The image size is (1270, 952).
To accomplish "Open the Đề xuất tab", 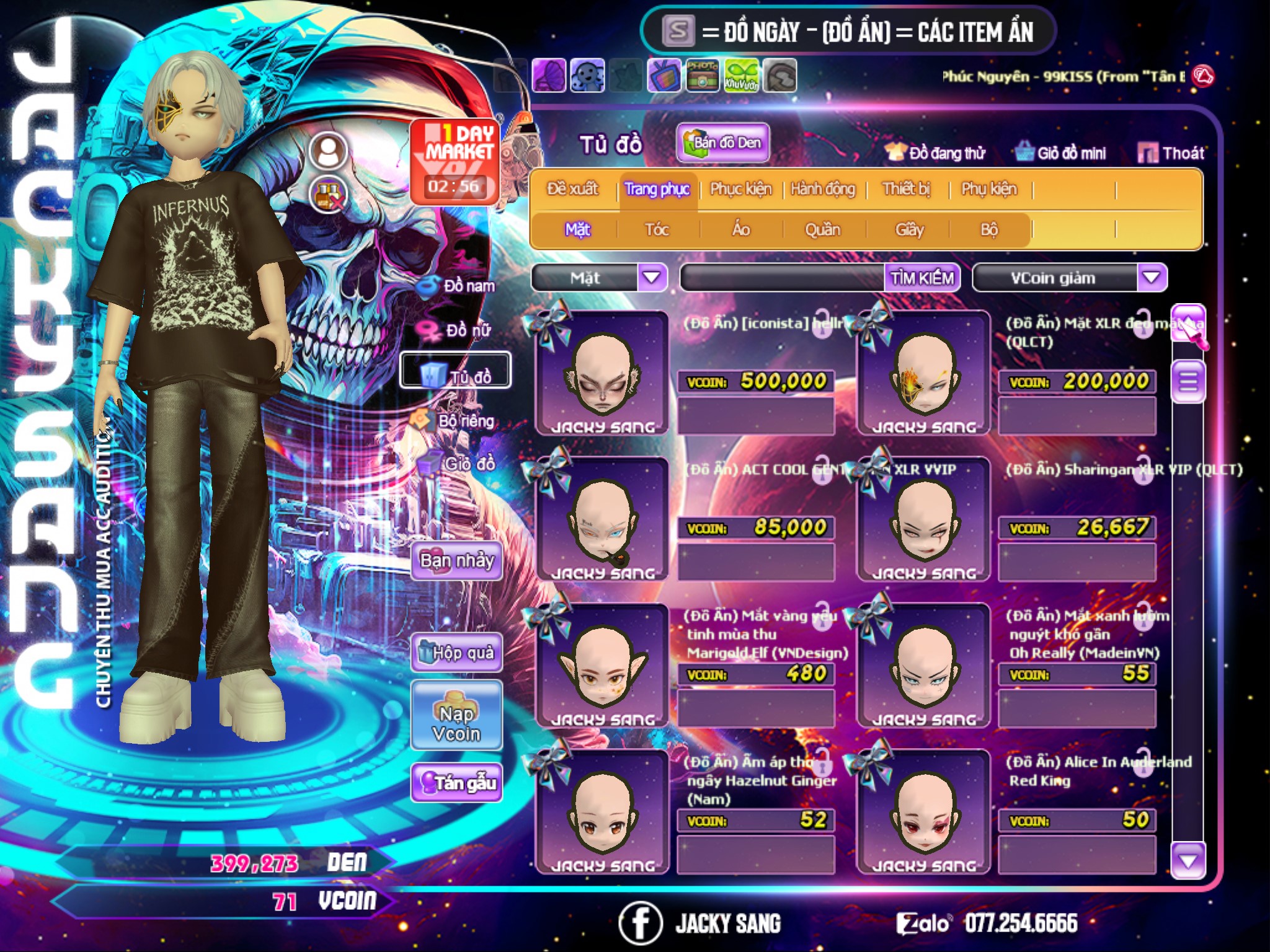I will [x=572, y=189].
